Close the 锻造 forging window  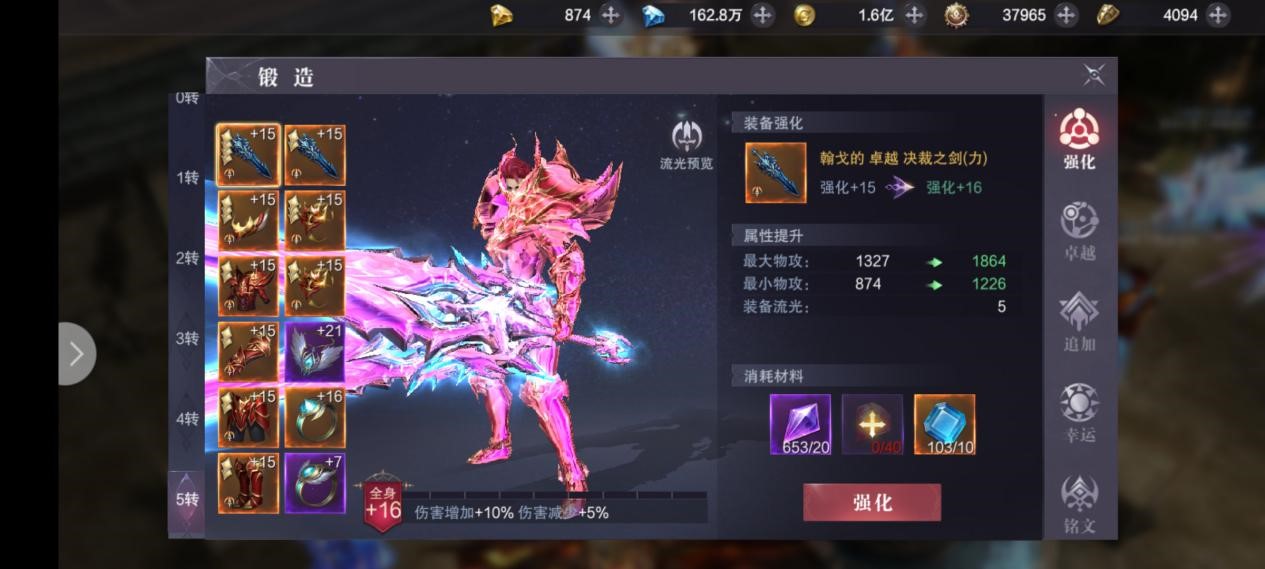[1094, 75]
